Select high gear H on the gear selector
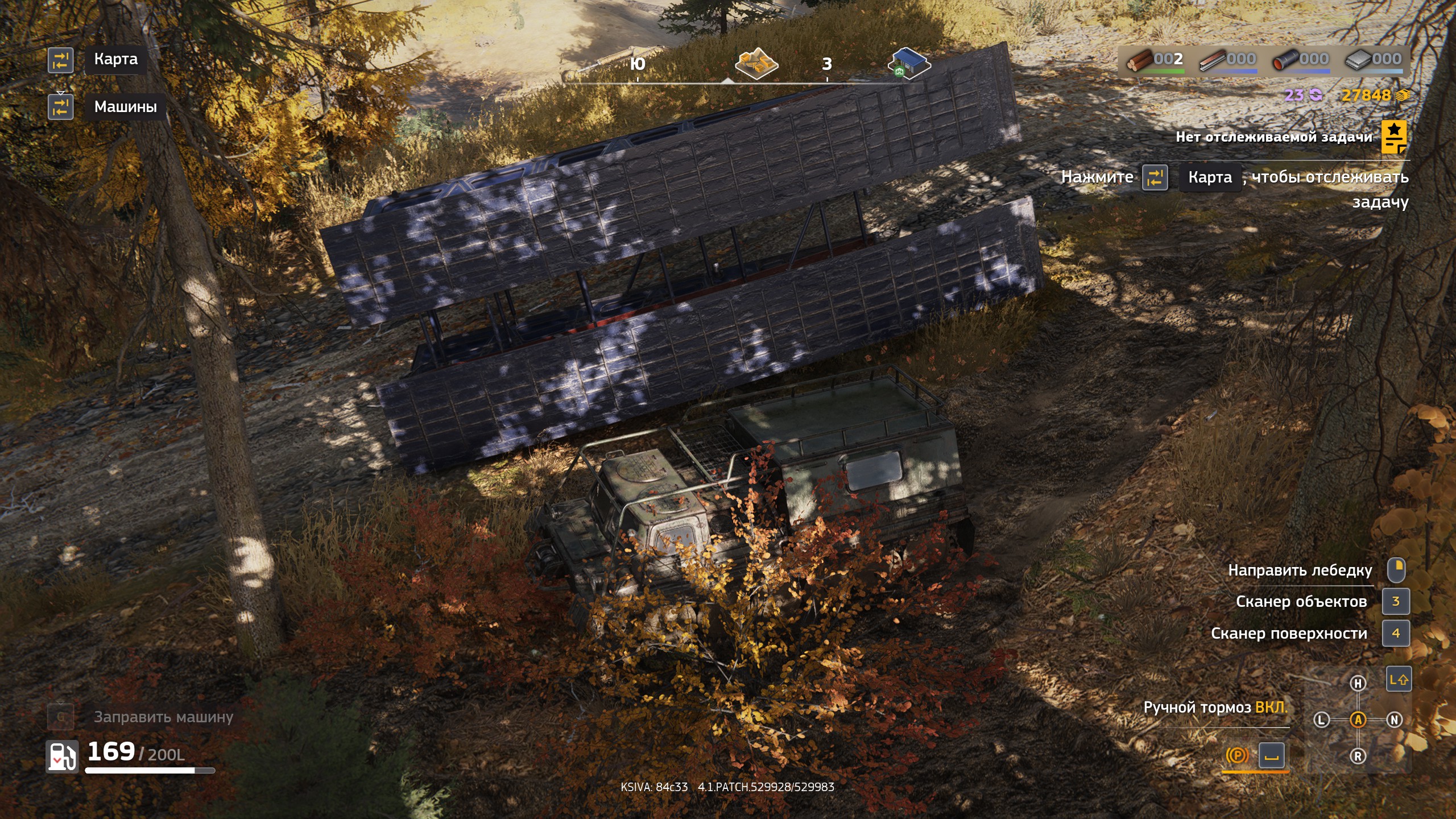1456x819 pixels. click(x=1358, y=682)
